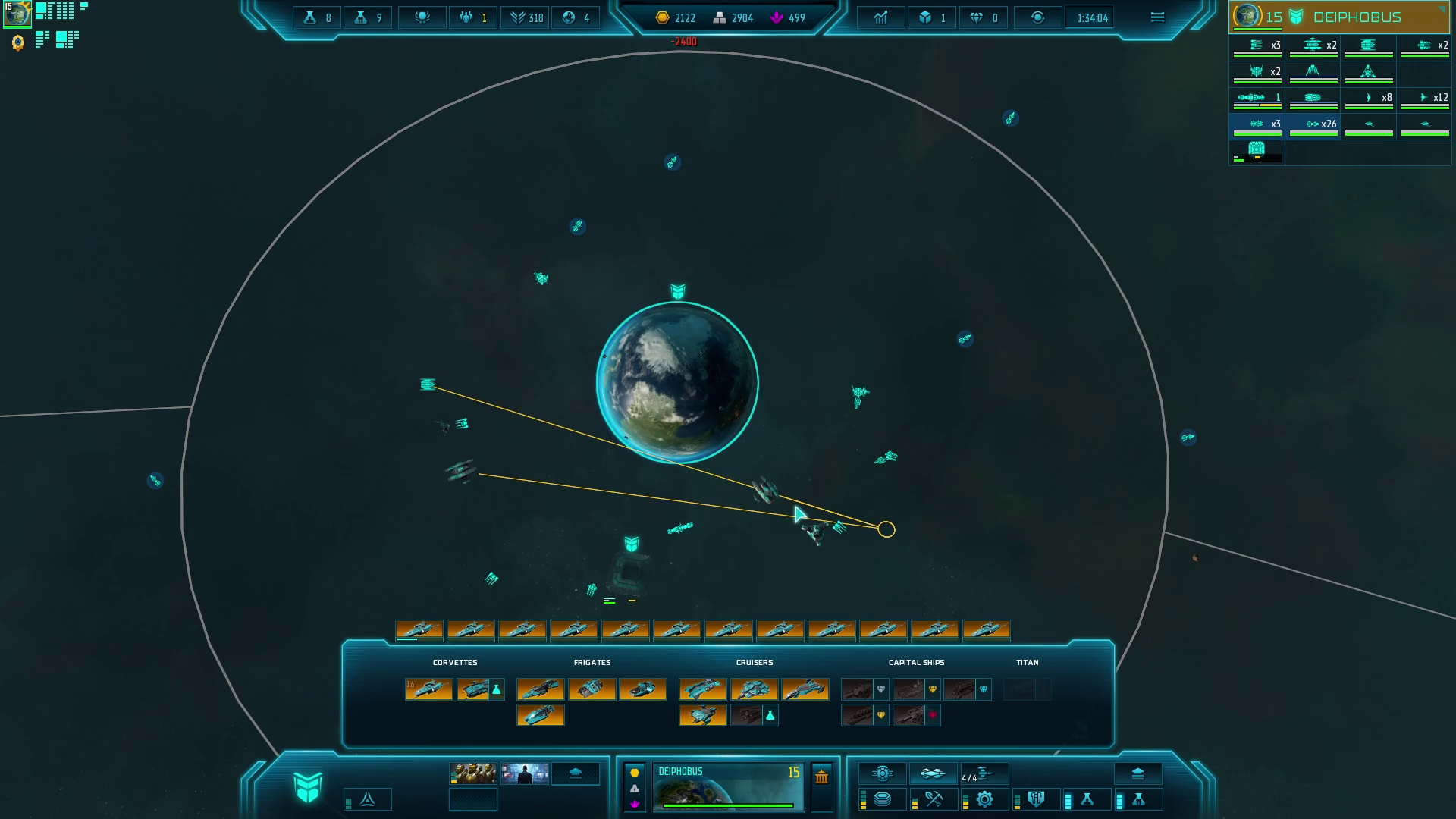Click the fleet supply 318 indicator
The height and width of the screenshot is (819, 1456).
tap(526, 17)
